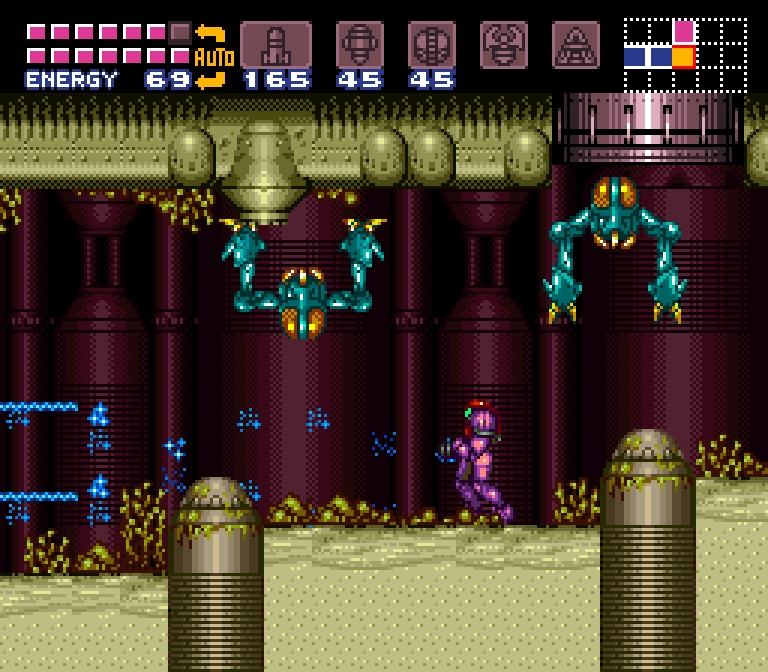
Task: Open the area minimap grid
Action: [x=685, y=55]
